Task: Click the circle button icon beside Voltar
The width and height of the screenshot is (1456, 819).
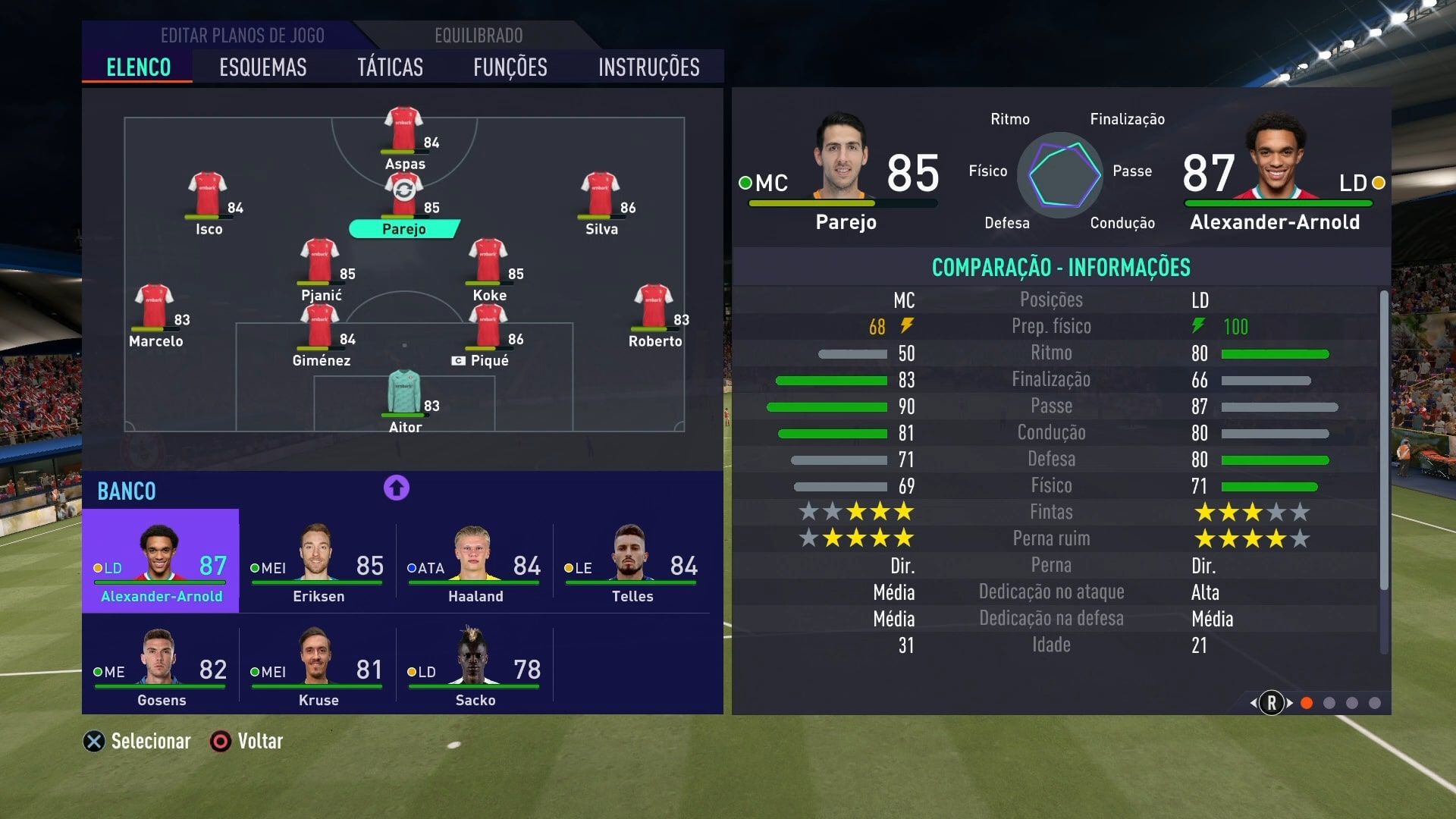Action: click(221, 741)
